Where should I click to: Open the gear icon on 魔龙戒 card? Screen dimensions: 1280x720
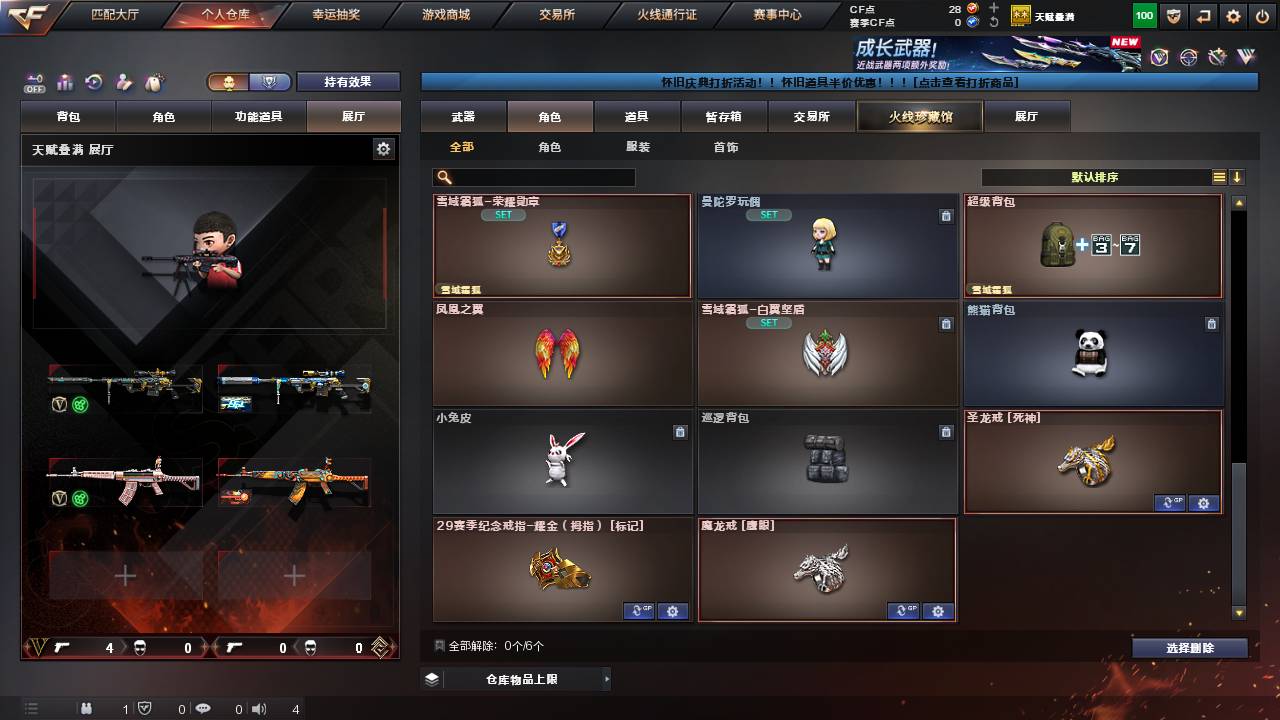tap(937, 611)
